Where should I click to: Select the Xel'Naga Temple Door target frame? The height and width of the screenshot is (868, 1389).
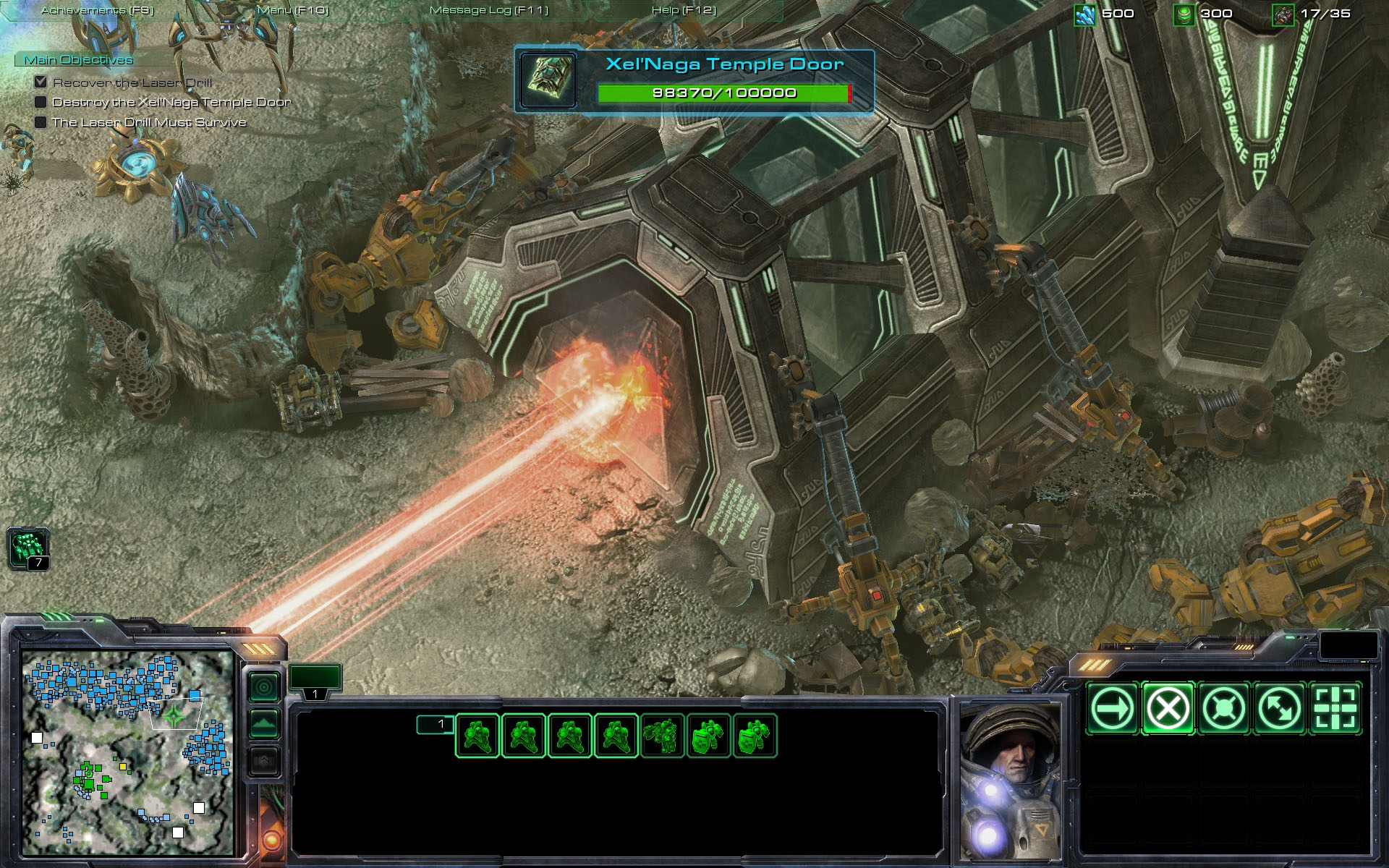[x=694, y=80]
